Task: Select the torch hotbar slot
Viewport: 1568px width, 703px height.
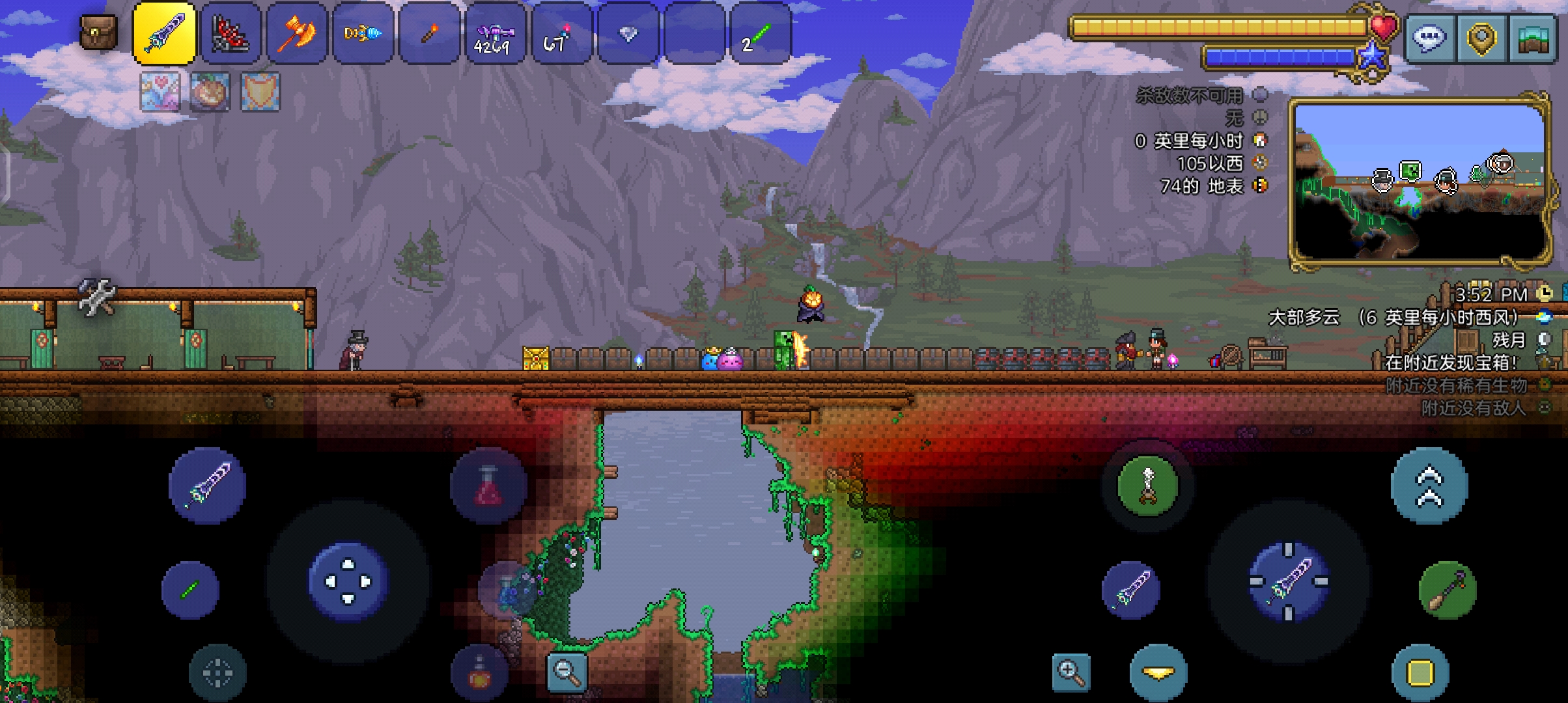Action: (429, 33)
